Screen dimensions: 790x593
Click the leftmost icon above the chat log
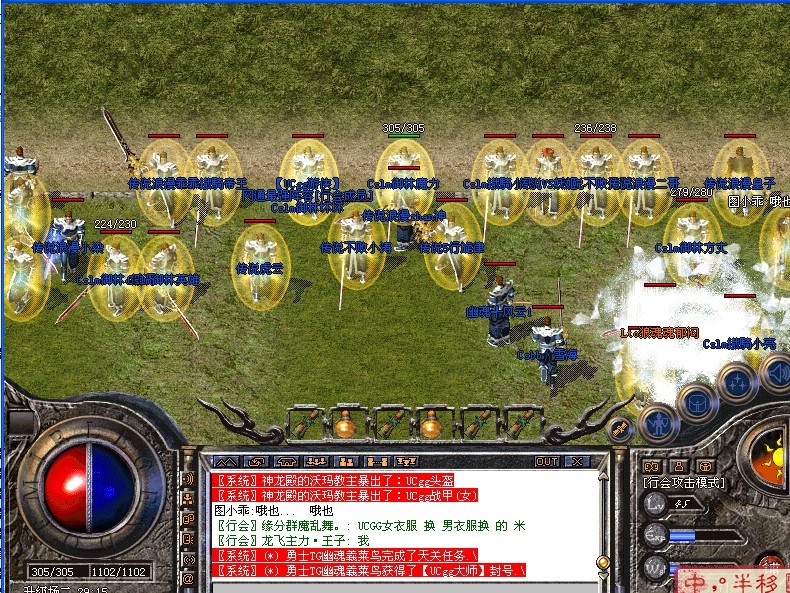tap(227, 462)
